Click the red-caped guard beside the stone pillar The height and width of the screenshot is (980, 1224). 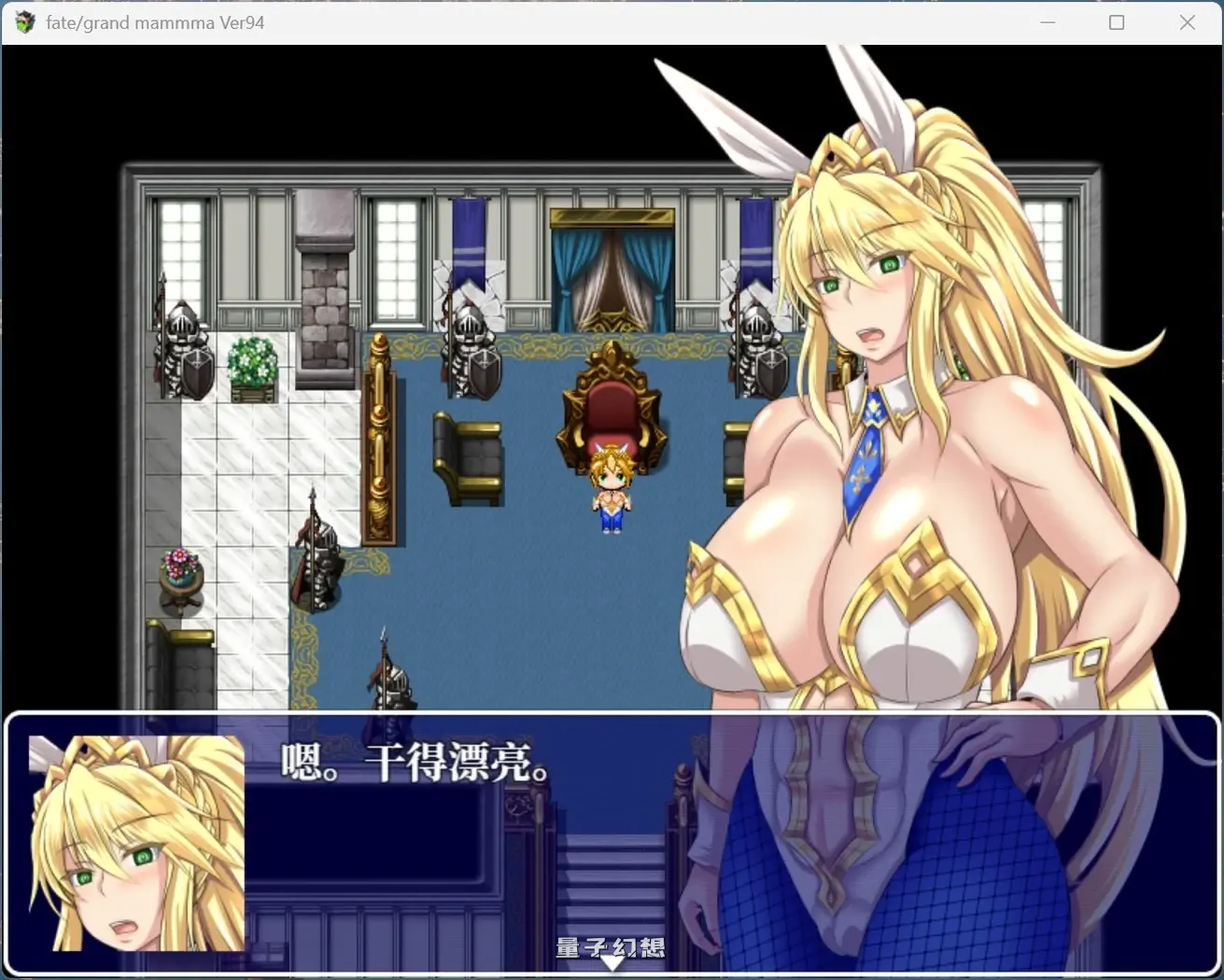point(317,560)
